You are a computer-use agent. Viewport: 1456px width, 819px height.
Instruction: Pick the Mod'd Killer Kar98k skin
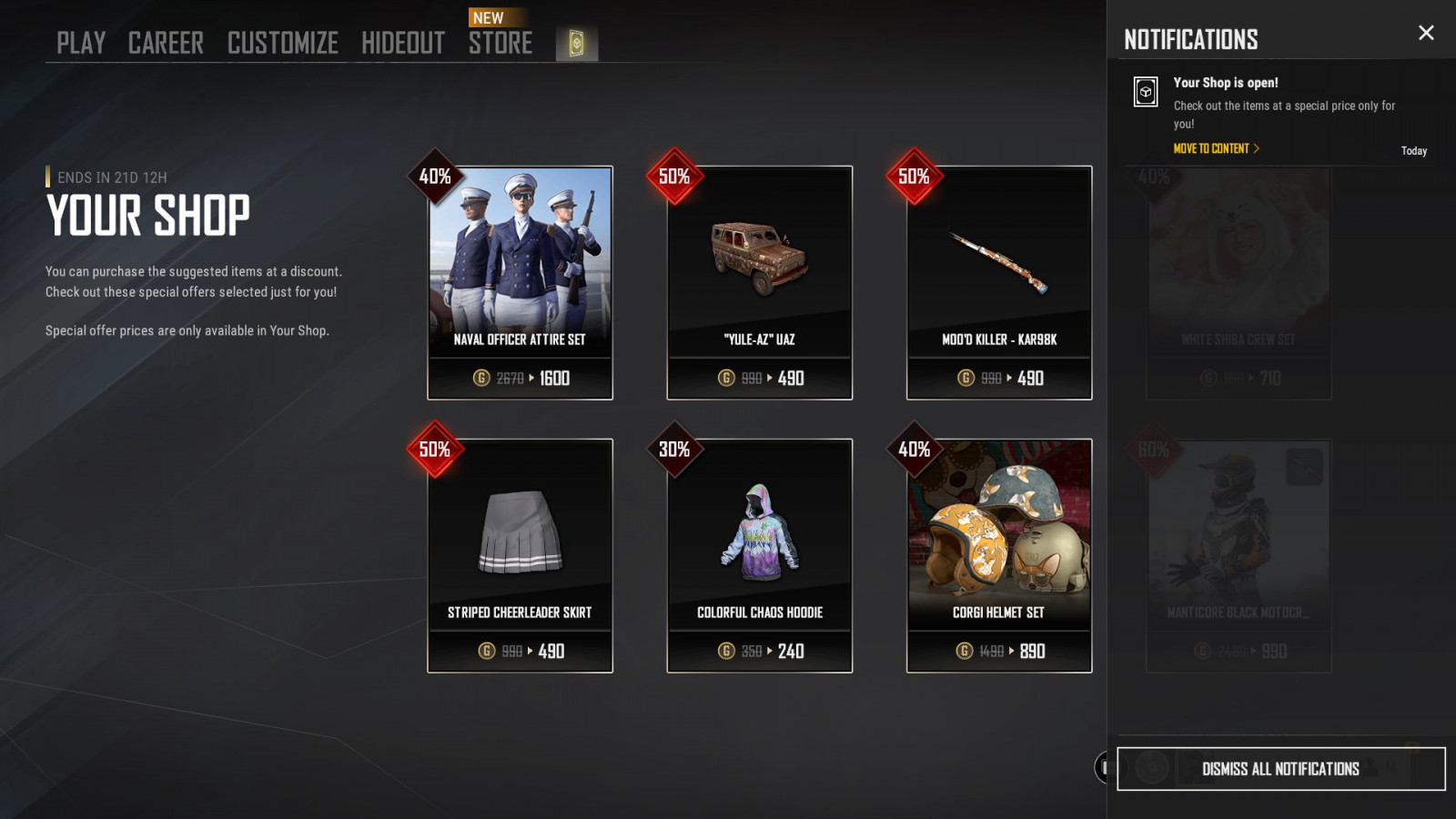999,282
